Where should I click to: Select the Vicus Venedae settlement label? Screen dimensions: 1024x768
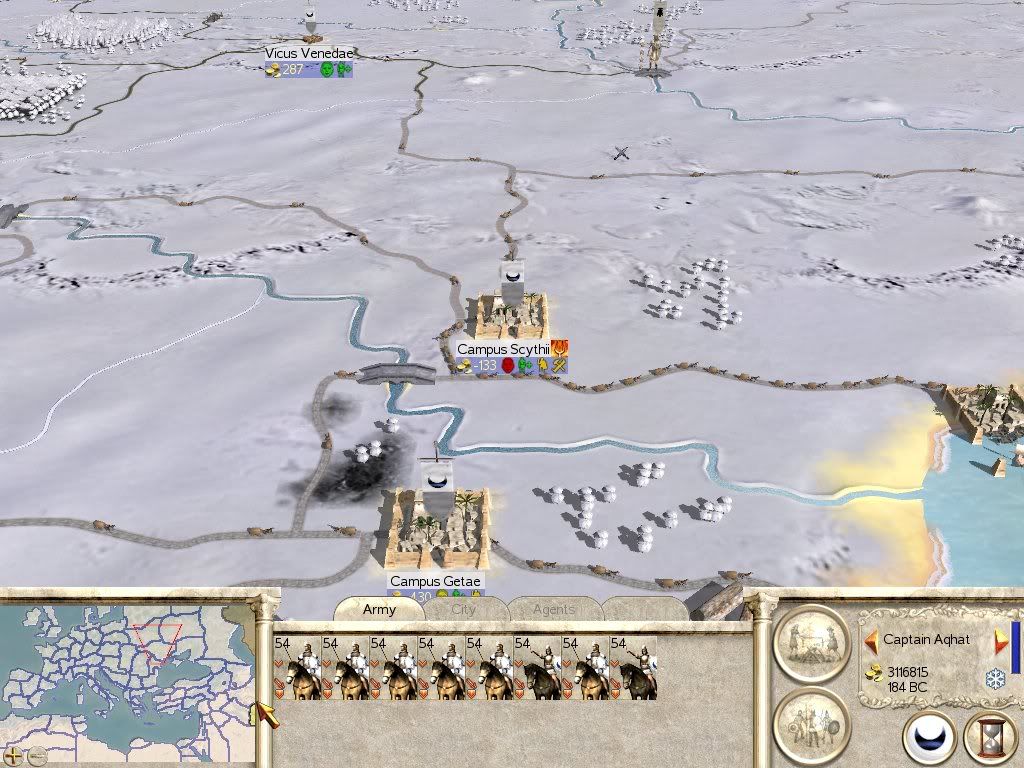(309, 53)
